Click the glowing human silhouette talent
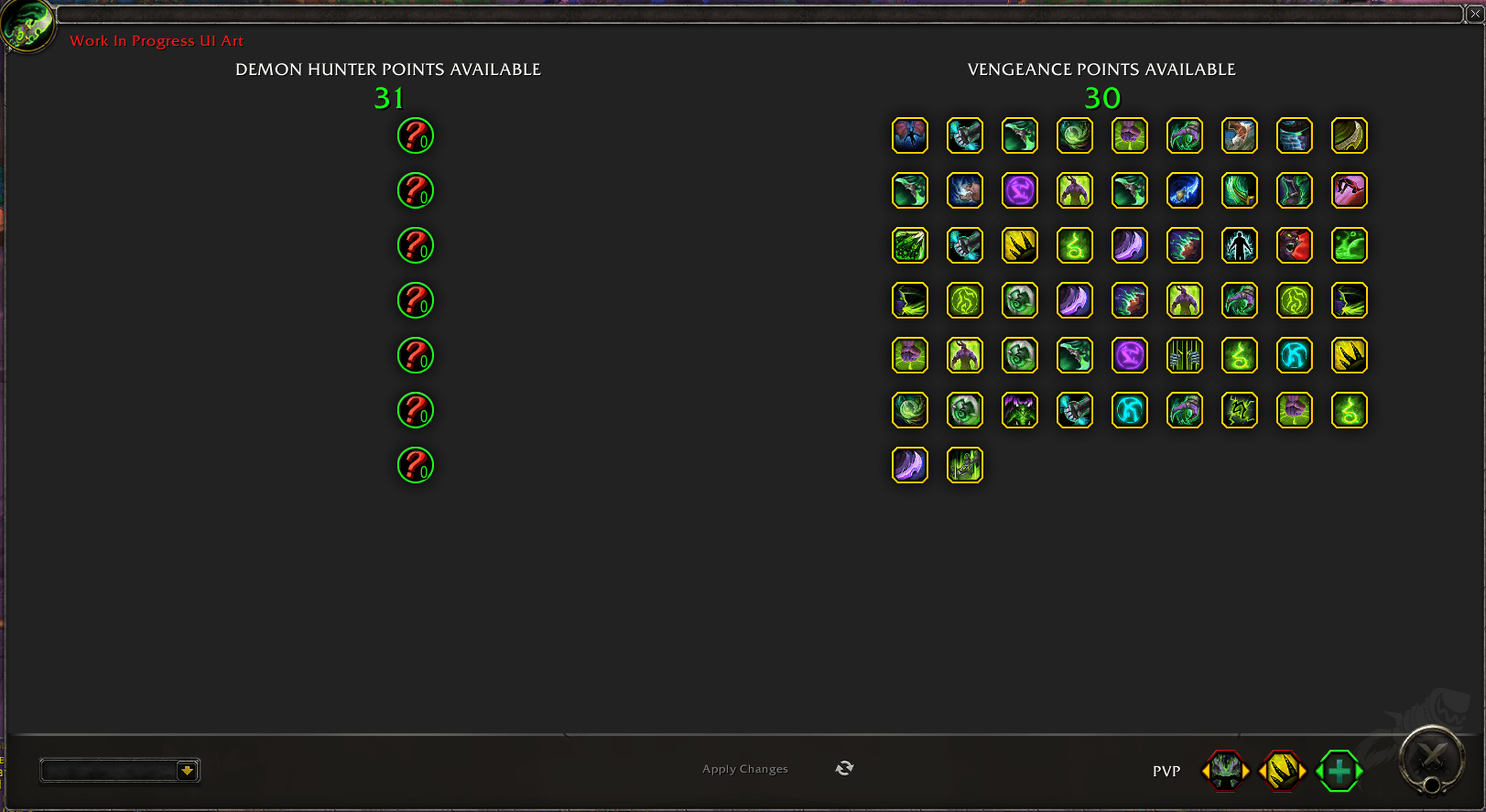The height and width of the screenshot is (812, 1486). click(1239, 245)
